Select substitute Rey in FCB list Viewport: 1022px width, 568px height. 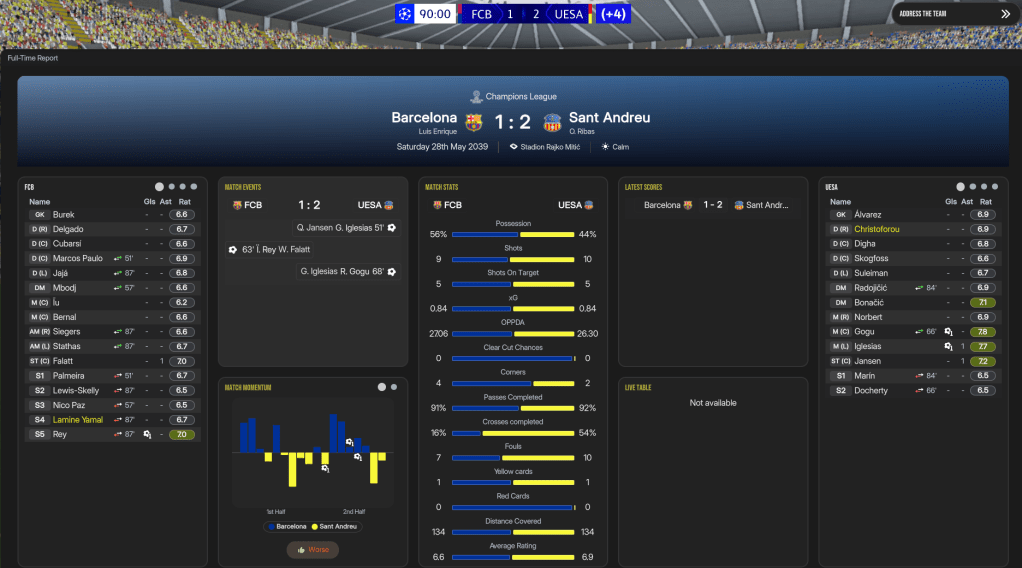[59, 434]
